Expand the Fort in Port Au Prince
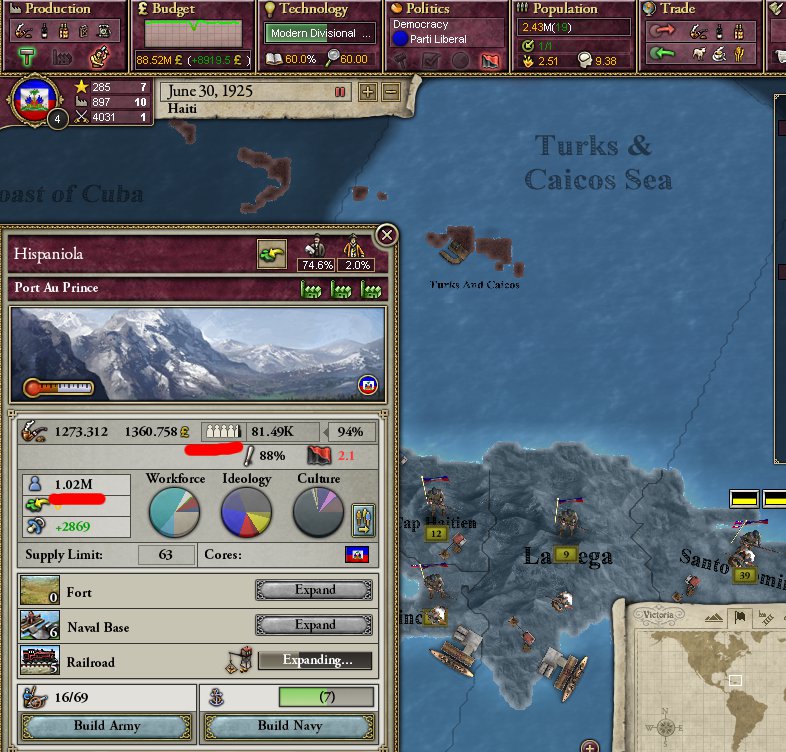The width and height of the screenshot is (786, 752). point(314,590)
